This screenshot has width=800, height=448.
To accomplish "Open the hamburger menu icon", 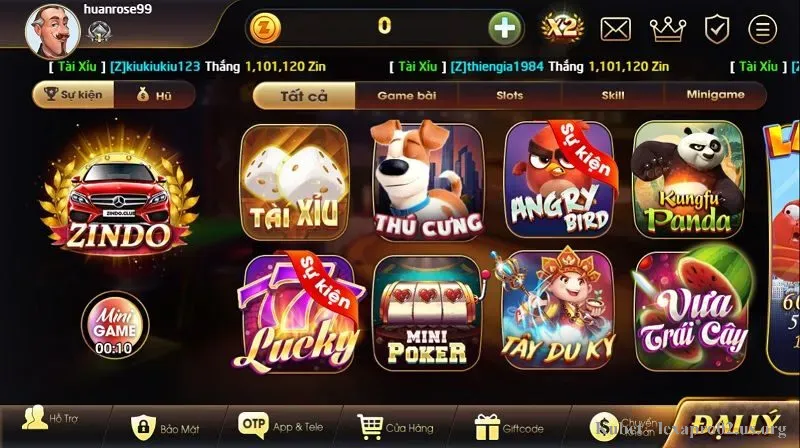I will (763, 28).
